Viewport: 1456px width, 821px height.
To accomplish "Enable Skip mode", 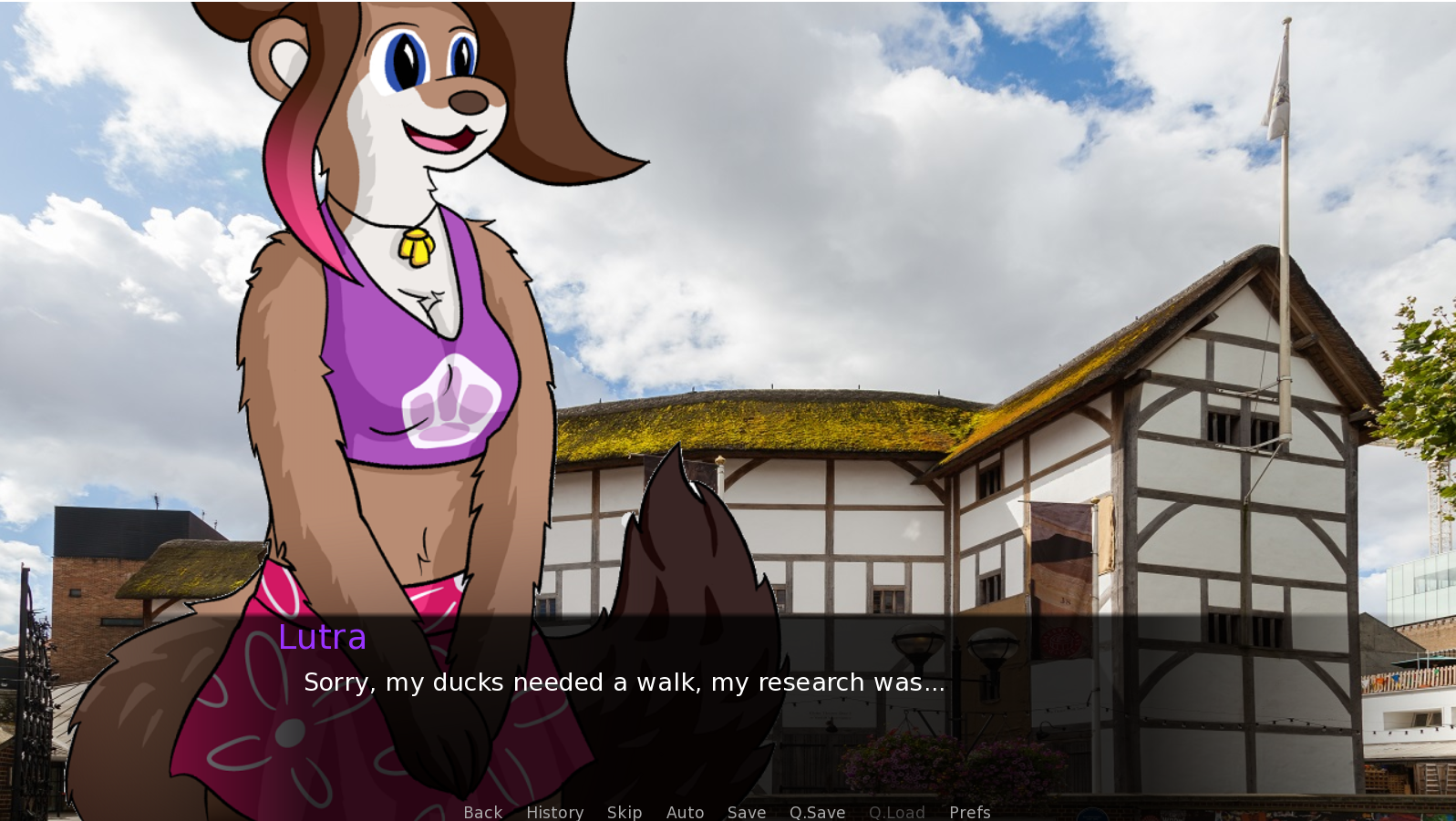I will pos(625,812).
